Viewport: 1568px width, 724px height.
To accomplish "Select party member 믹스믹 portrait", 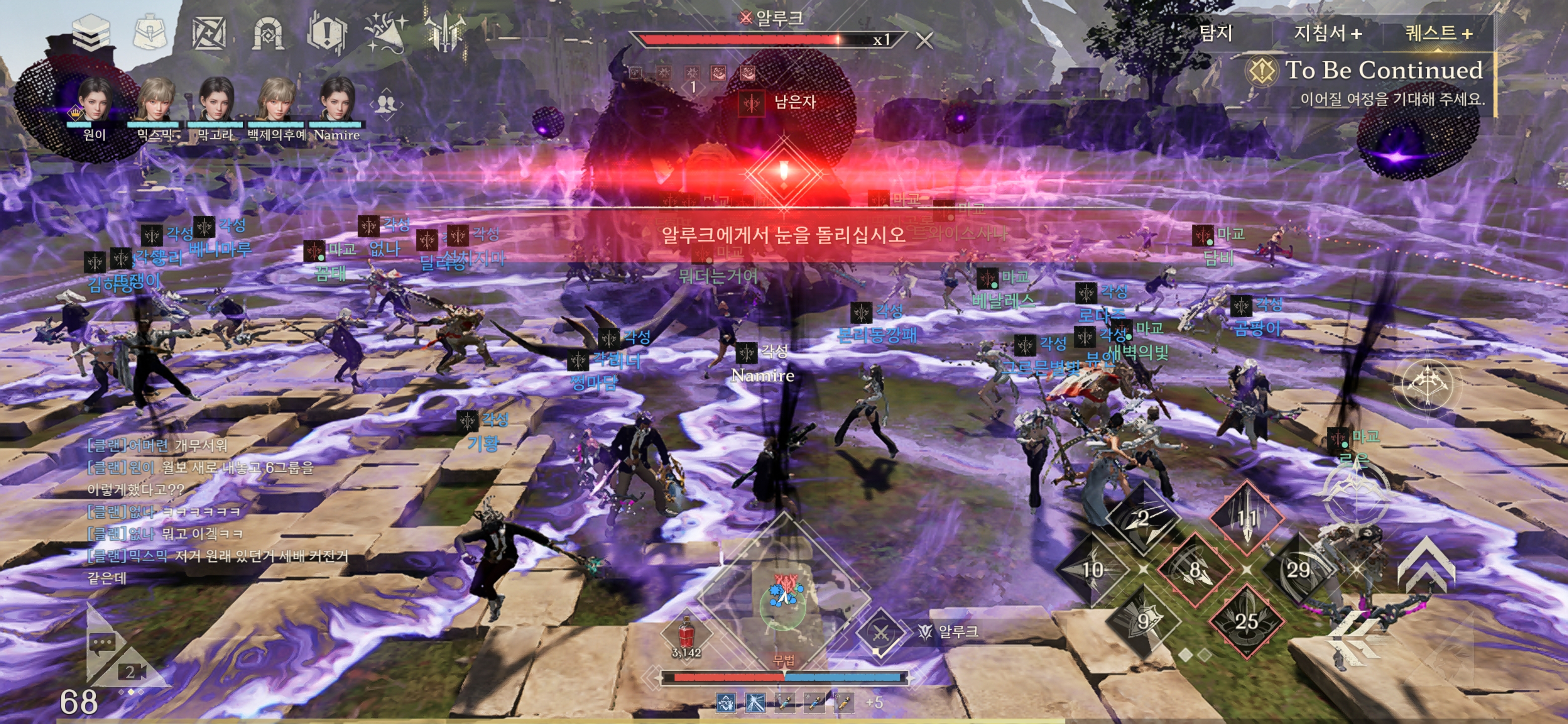I will pyautogui.click(x=155, y=101).
